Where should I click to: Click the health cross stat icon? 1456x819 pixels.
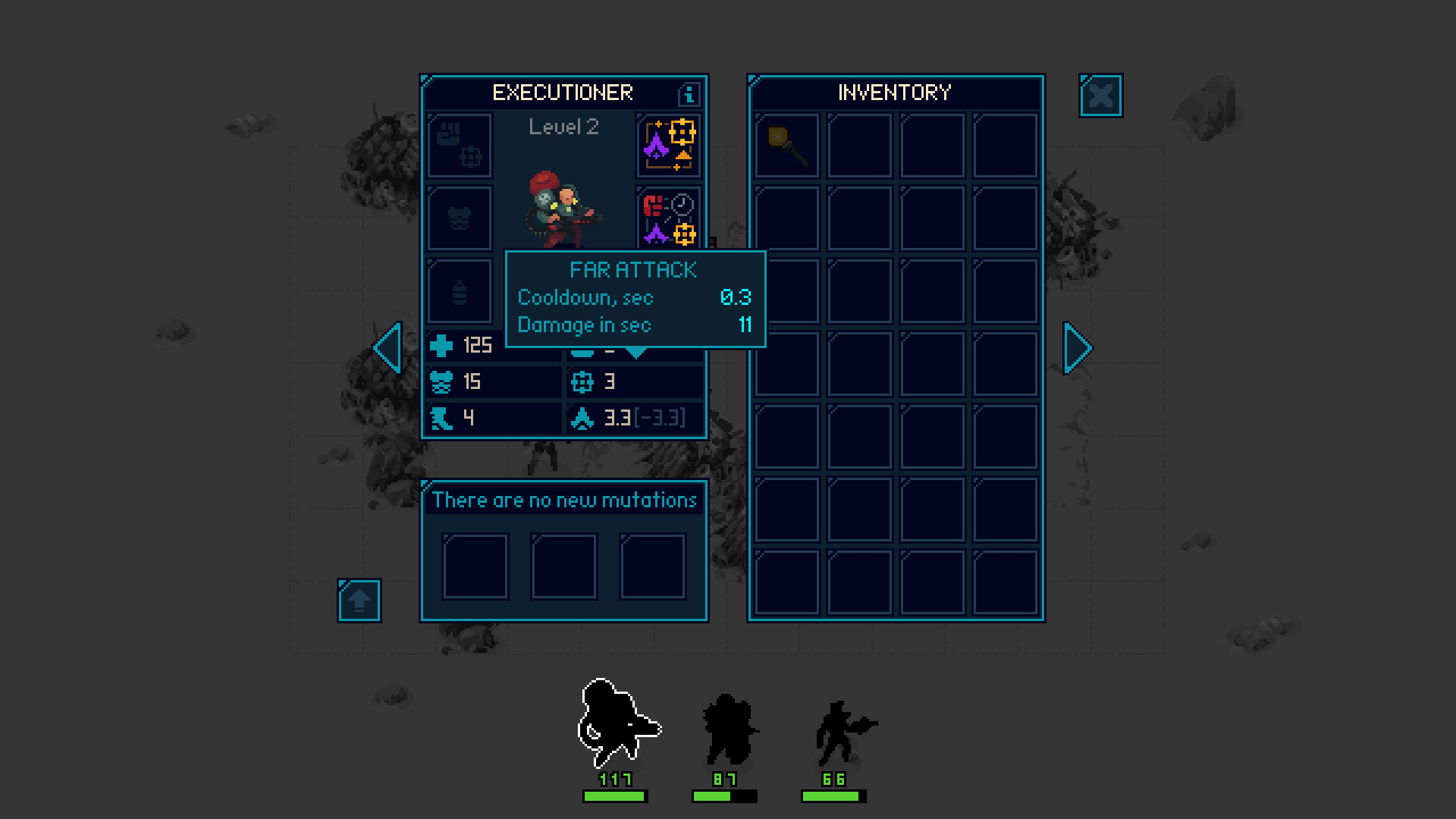click(x=443, y=346)
